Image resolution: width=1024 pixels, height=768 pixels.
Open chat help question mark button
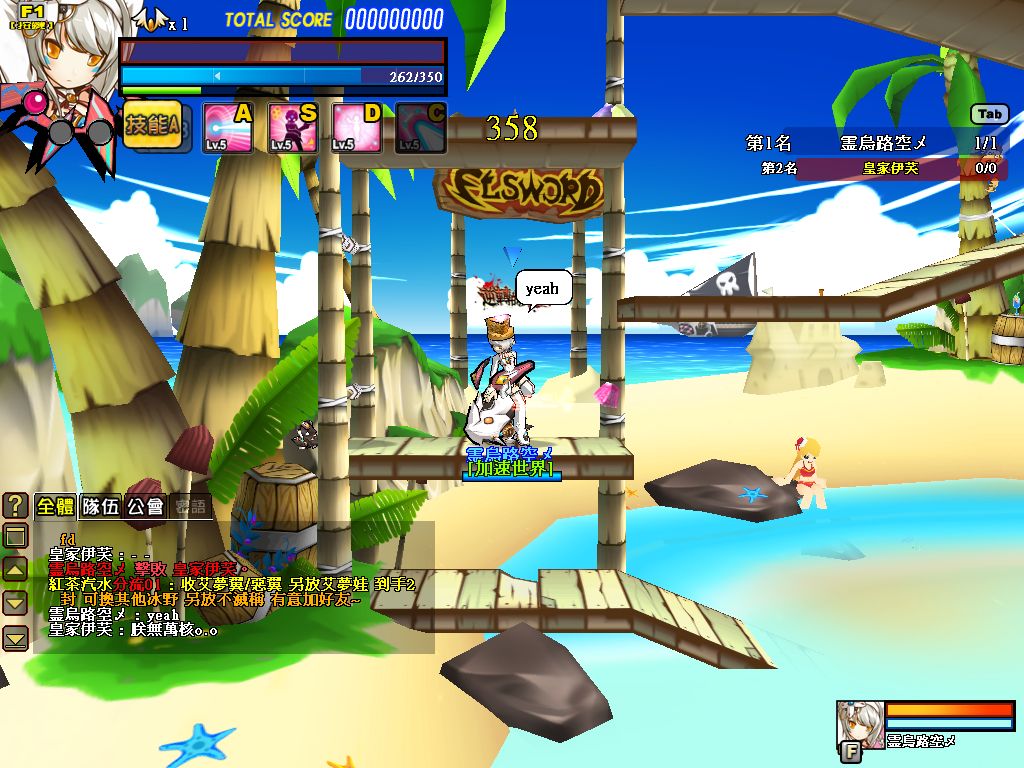coord(15,505)
